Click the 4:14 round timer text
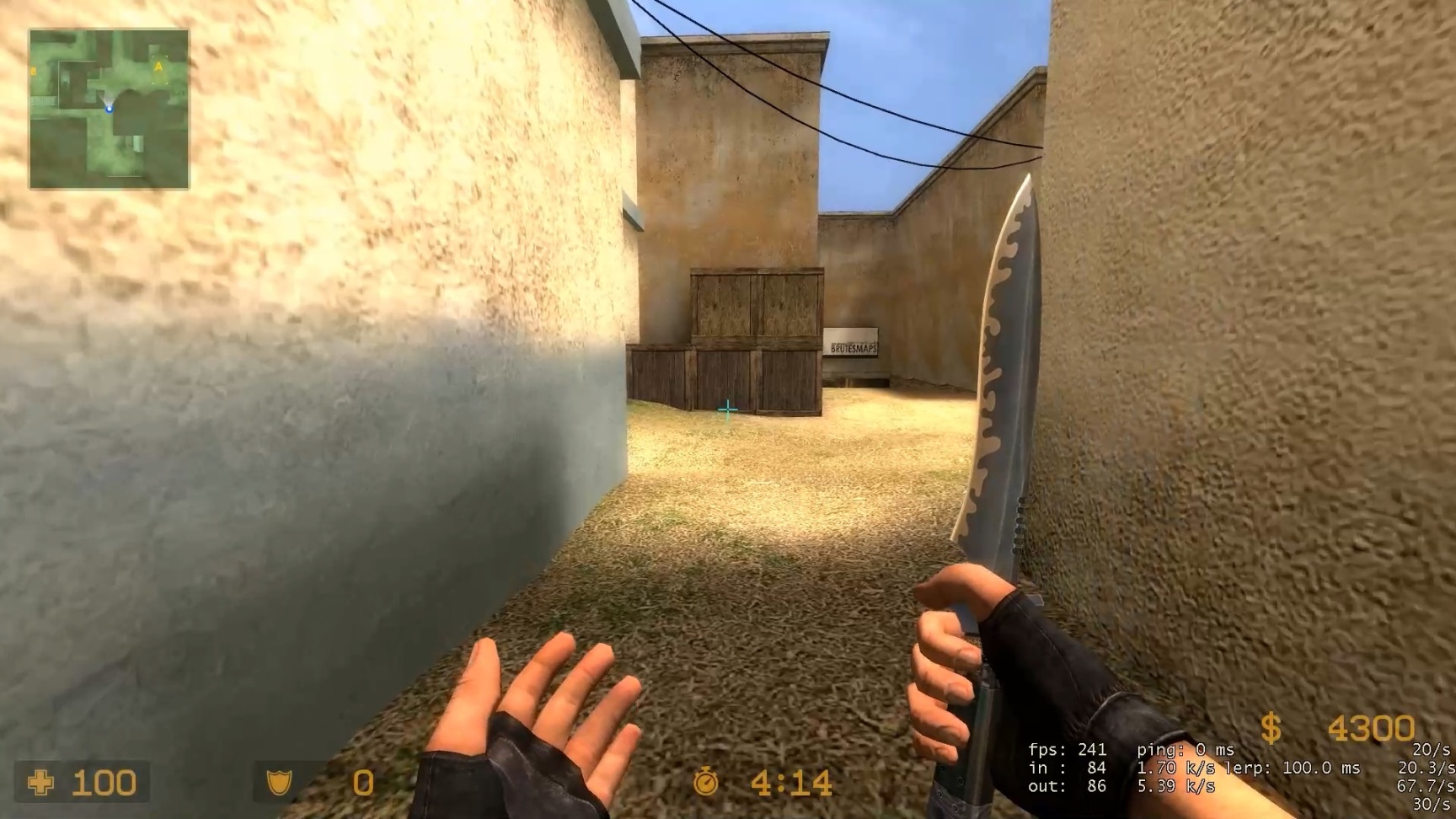 click(790, 782)
